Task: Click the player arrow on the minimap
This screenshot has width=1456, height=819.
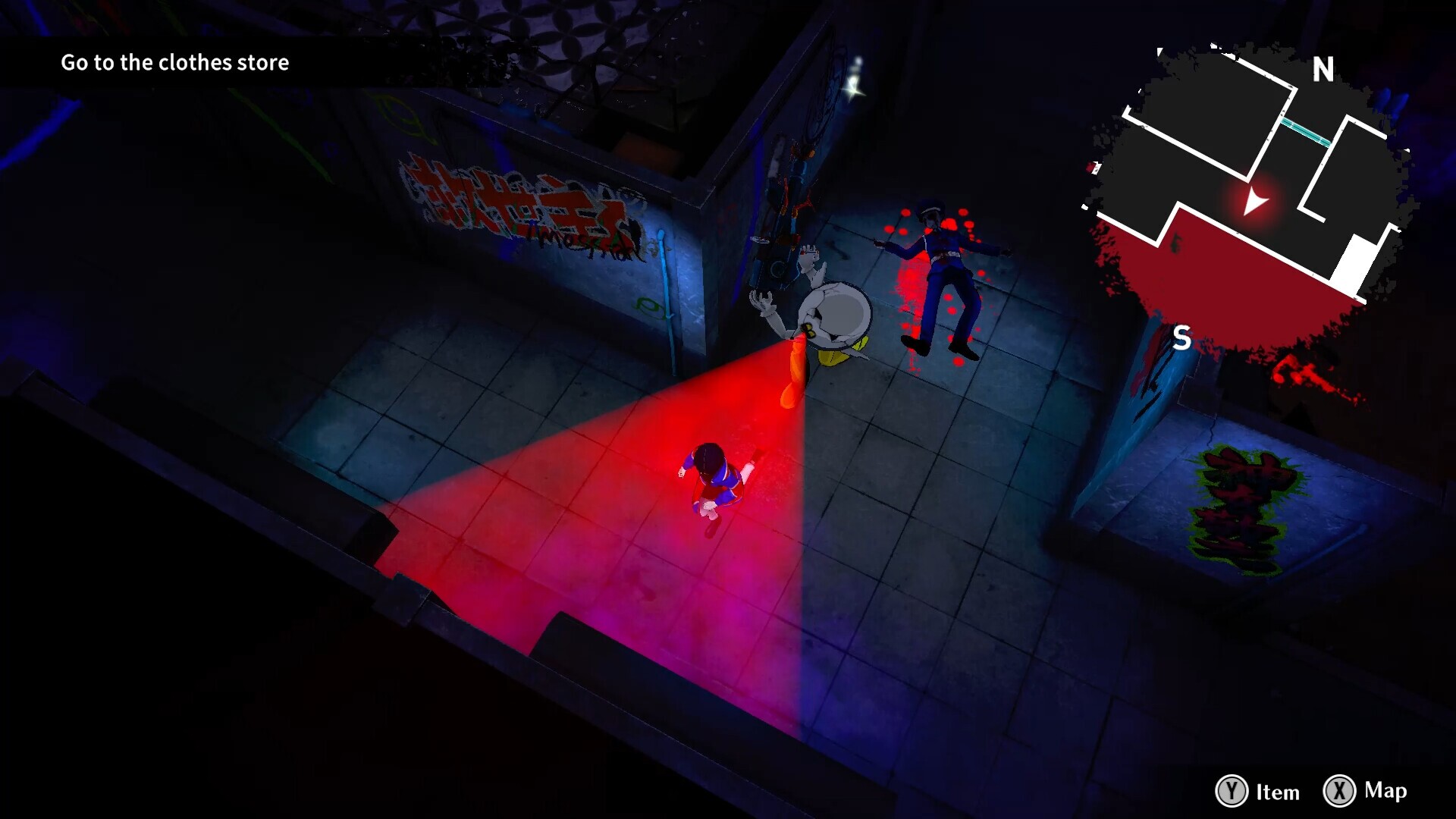Action: (1254, 202)
